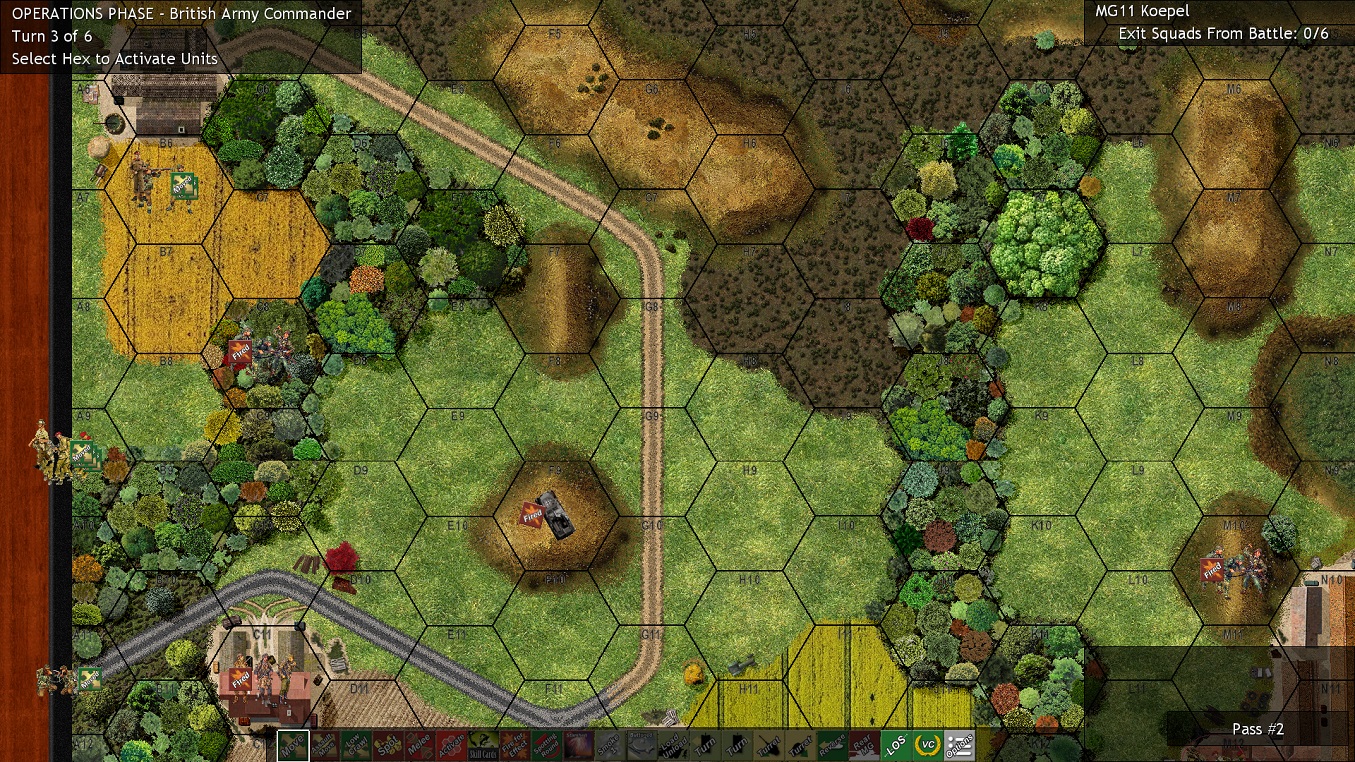
Task: Fire the Rear MG using its icon
Action: (865, 745)
